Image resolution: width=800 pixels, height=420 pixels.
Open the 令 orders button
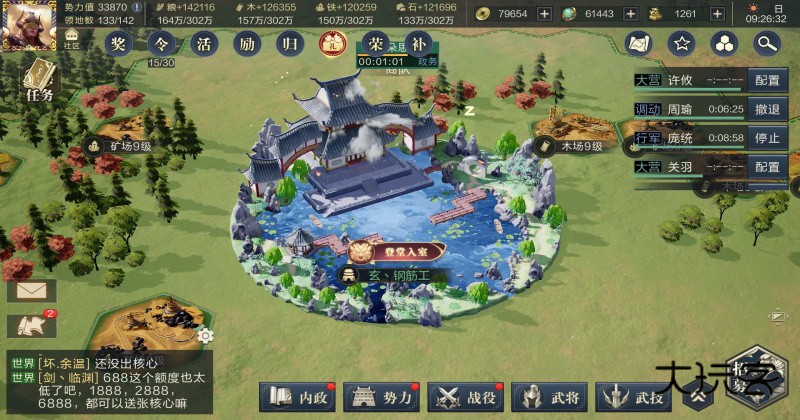(x=161, y=43)
